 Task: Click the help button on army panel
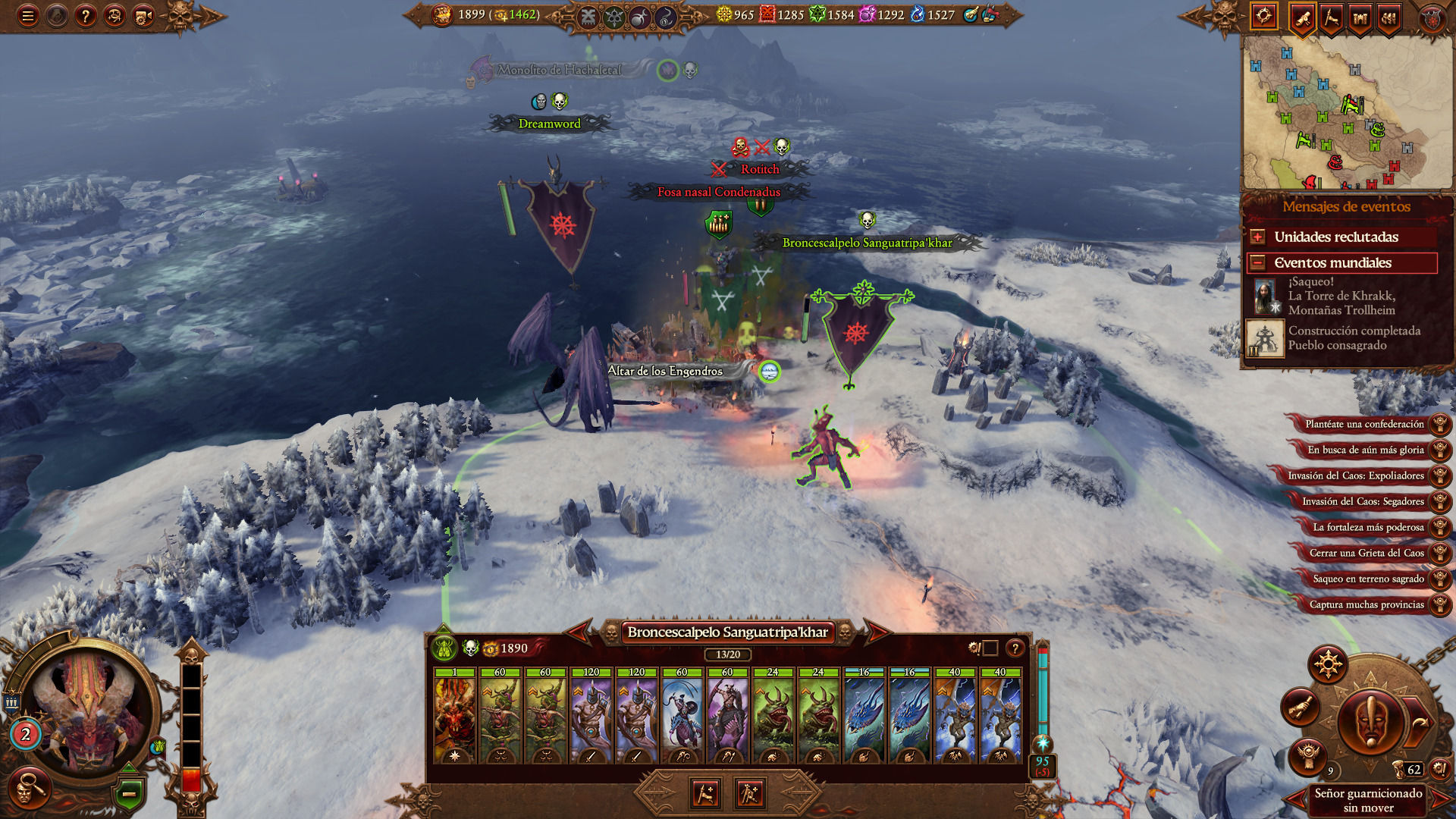point(1015,648)
